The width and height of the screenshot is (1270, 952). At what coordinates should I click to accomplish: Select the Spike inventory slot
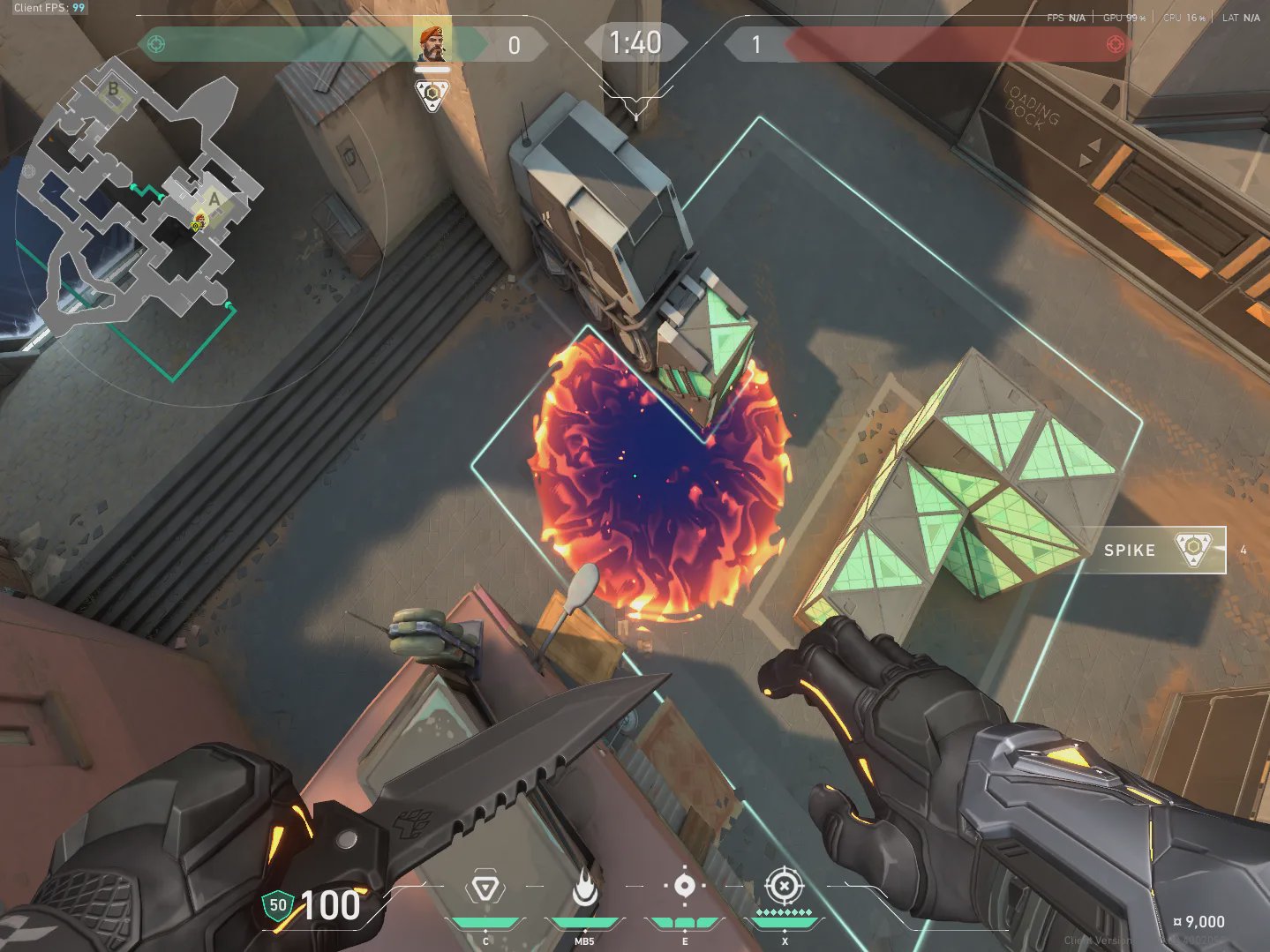(x=1153, y=550)
